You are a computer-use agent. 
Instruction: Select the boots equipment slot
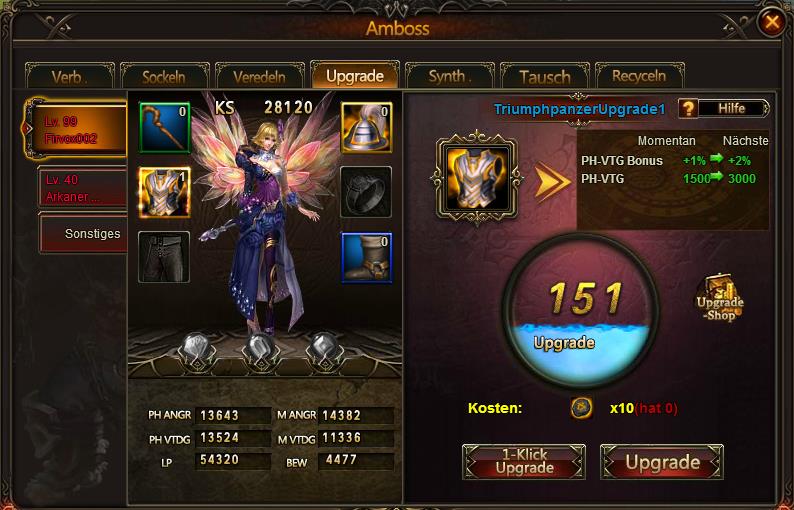[x=365, y=257]
